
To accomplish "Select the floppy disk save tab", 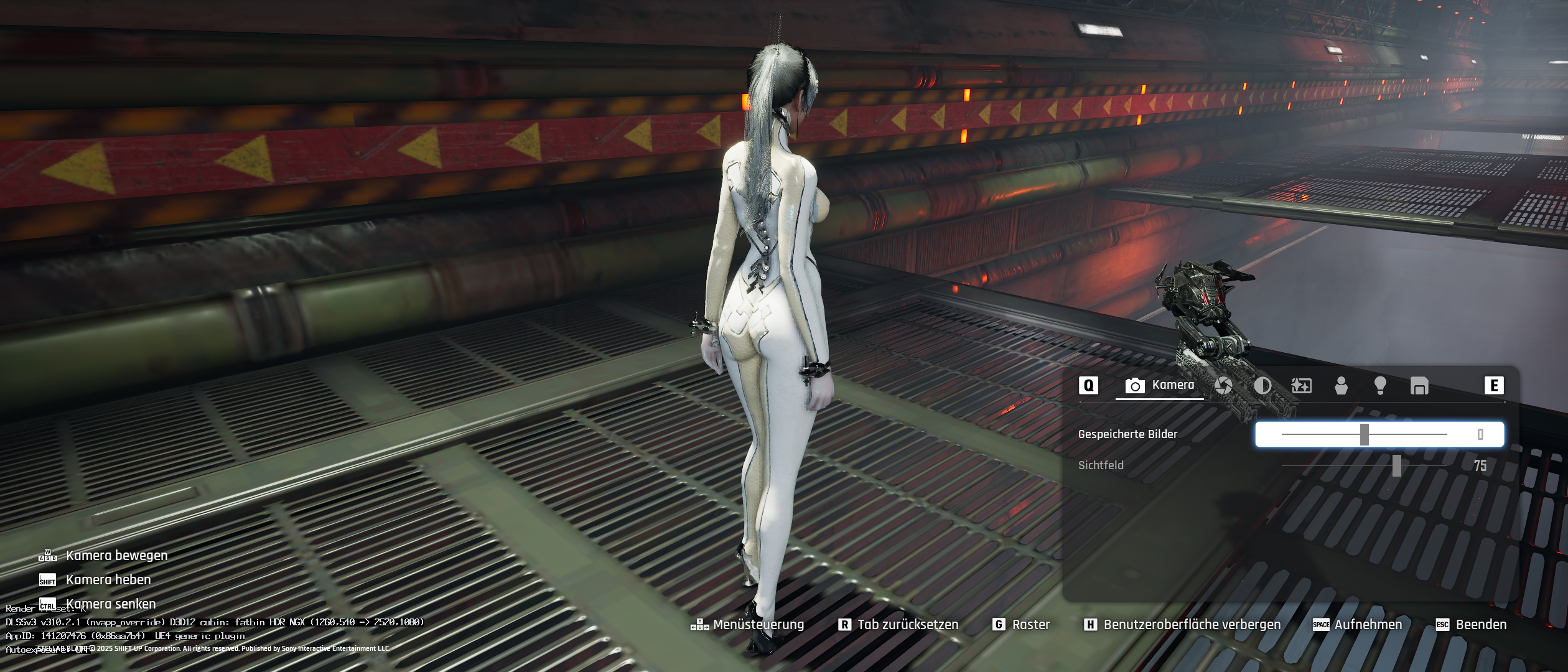I will [1419, 386].
